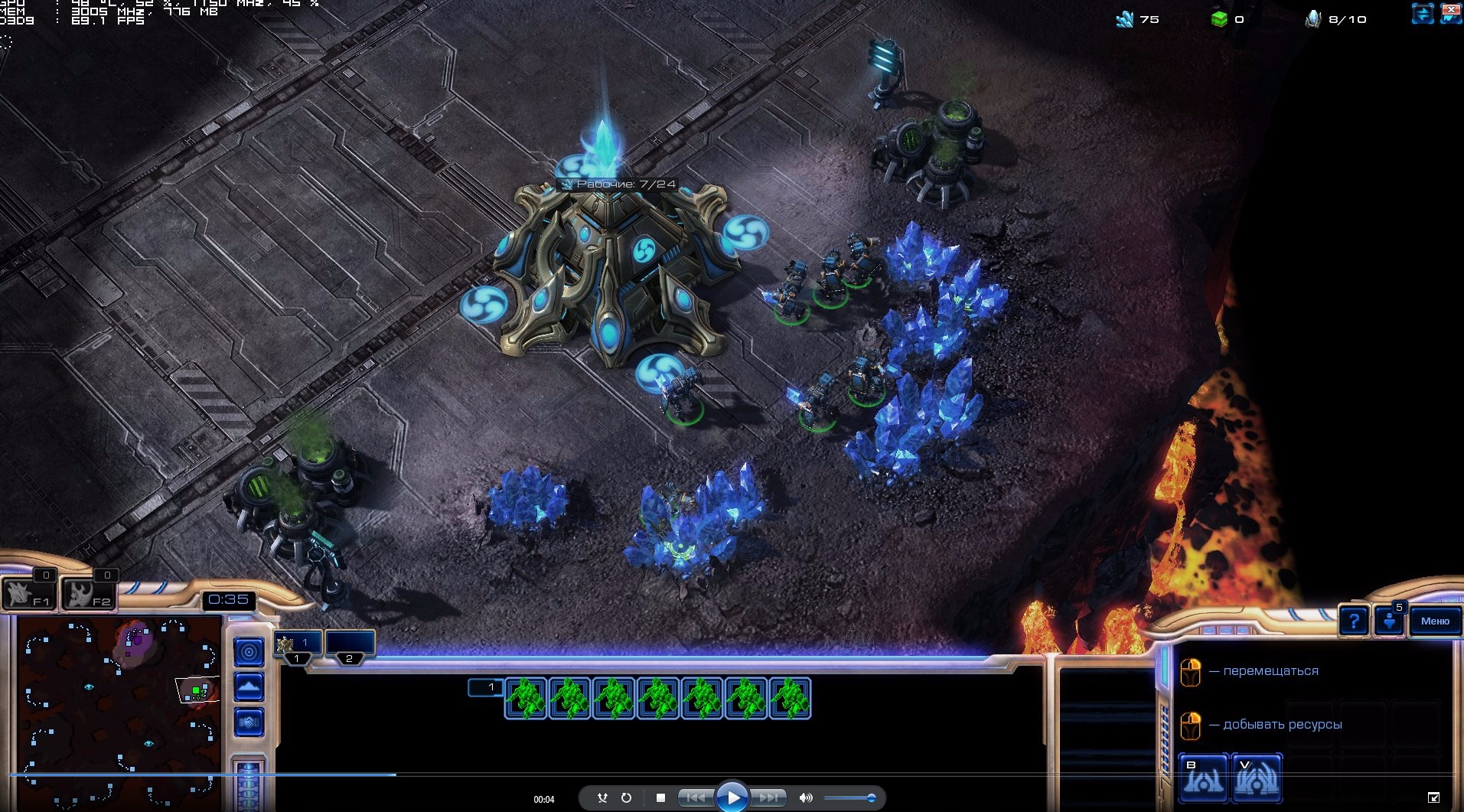Image resolution: width=1464 pixels, height=812 pixels.
Task: Open the question mark help button
Action: pos(1353,621)
